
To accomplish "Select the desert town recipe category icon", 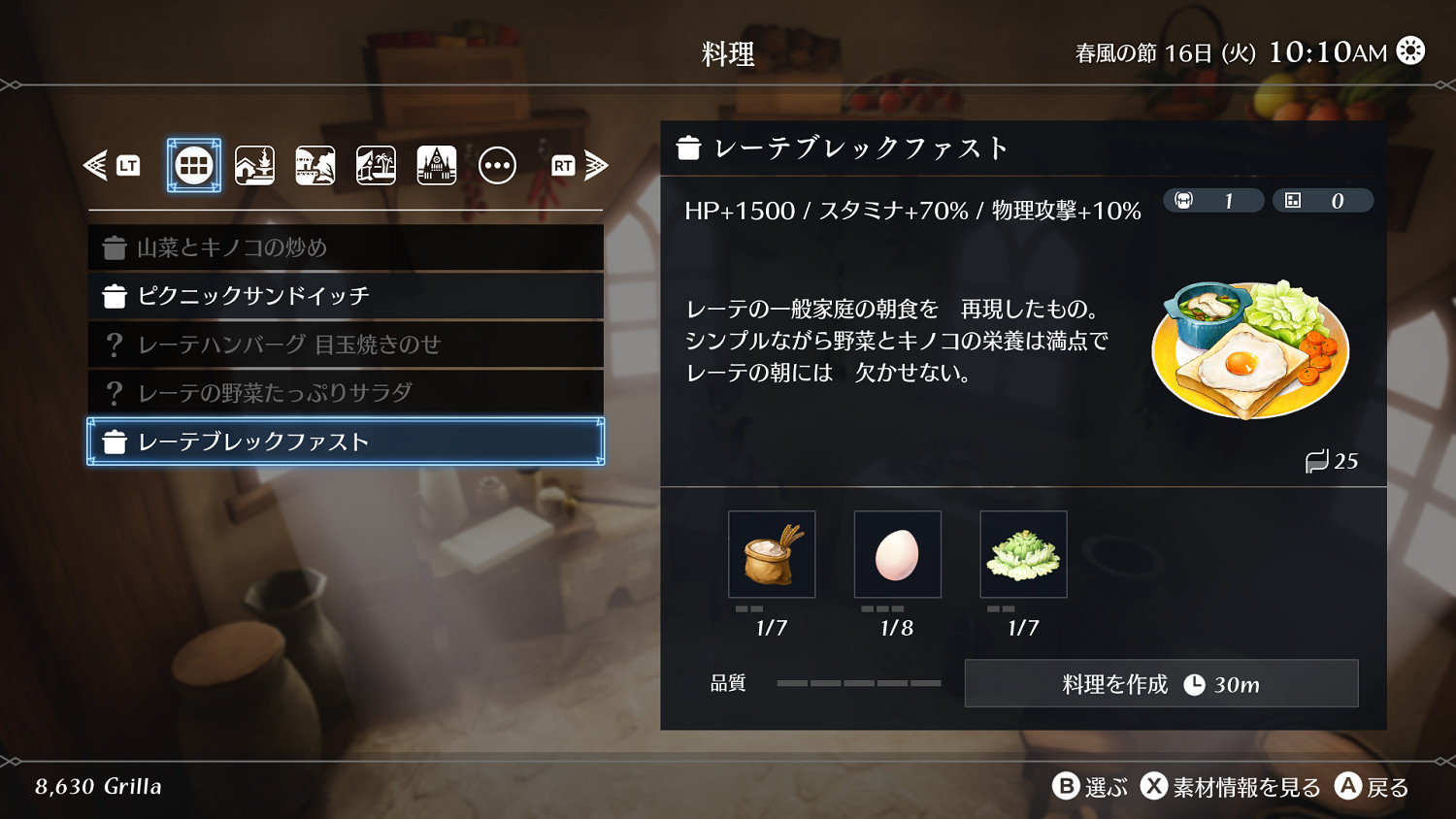I will 314,164.
